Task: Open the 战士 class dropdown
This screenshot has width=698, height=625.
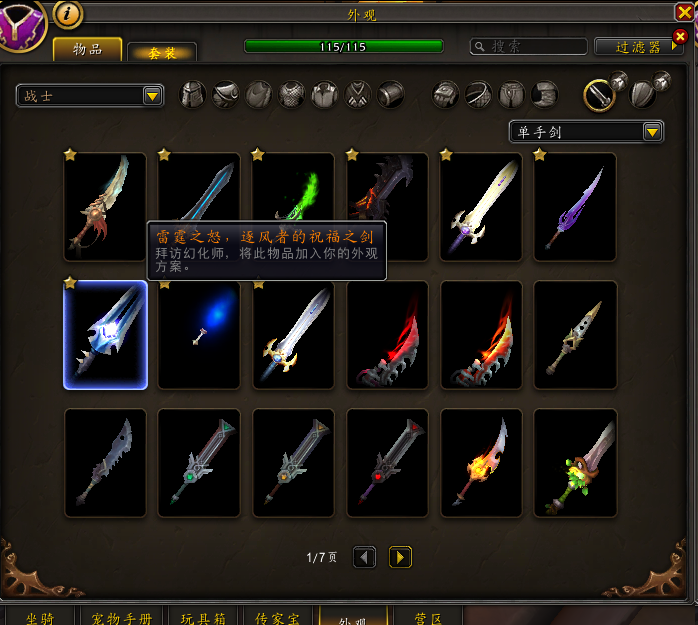Action: (x=90, y=96)
